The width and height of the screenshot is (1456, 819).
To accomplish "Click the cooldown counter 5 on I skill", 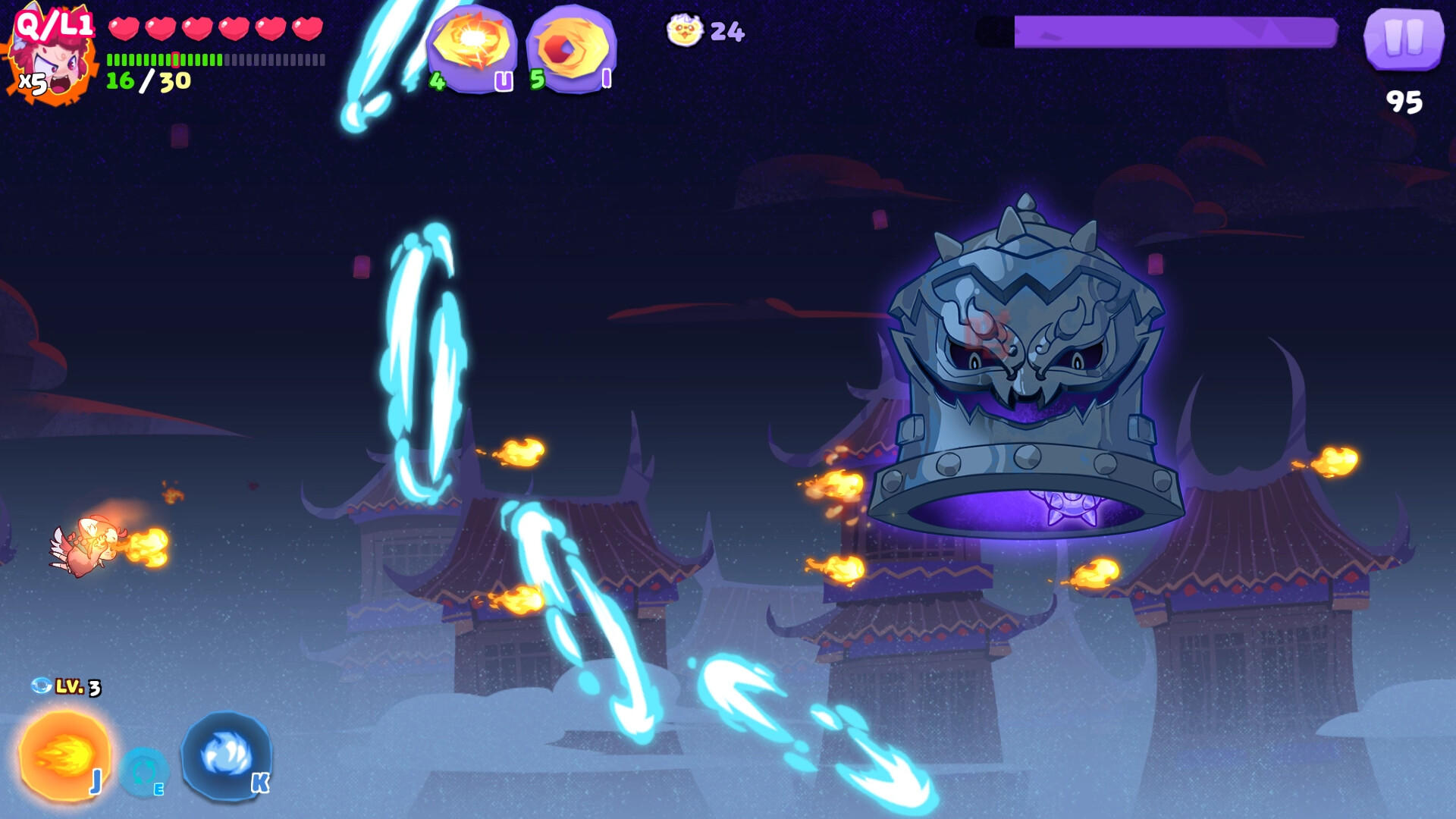I will pyautogui.click(x=537, y=78).
